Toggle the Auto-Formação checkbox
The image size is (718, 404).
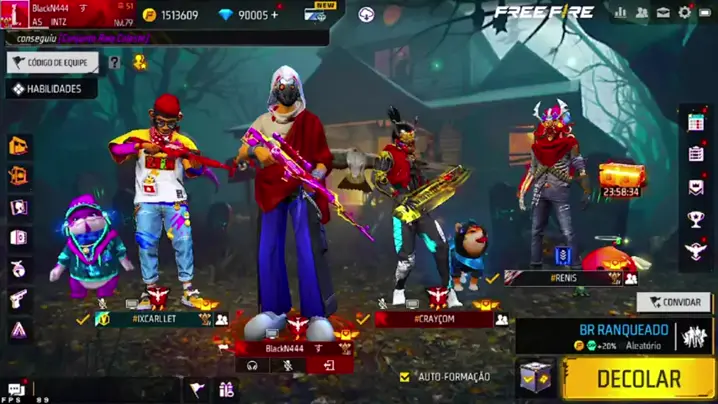405,377
